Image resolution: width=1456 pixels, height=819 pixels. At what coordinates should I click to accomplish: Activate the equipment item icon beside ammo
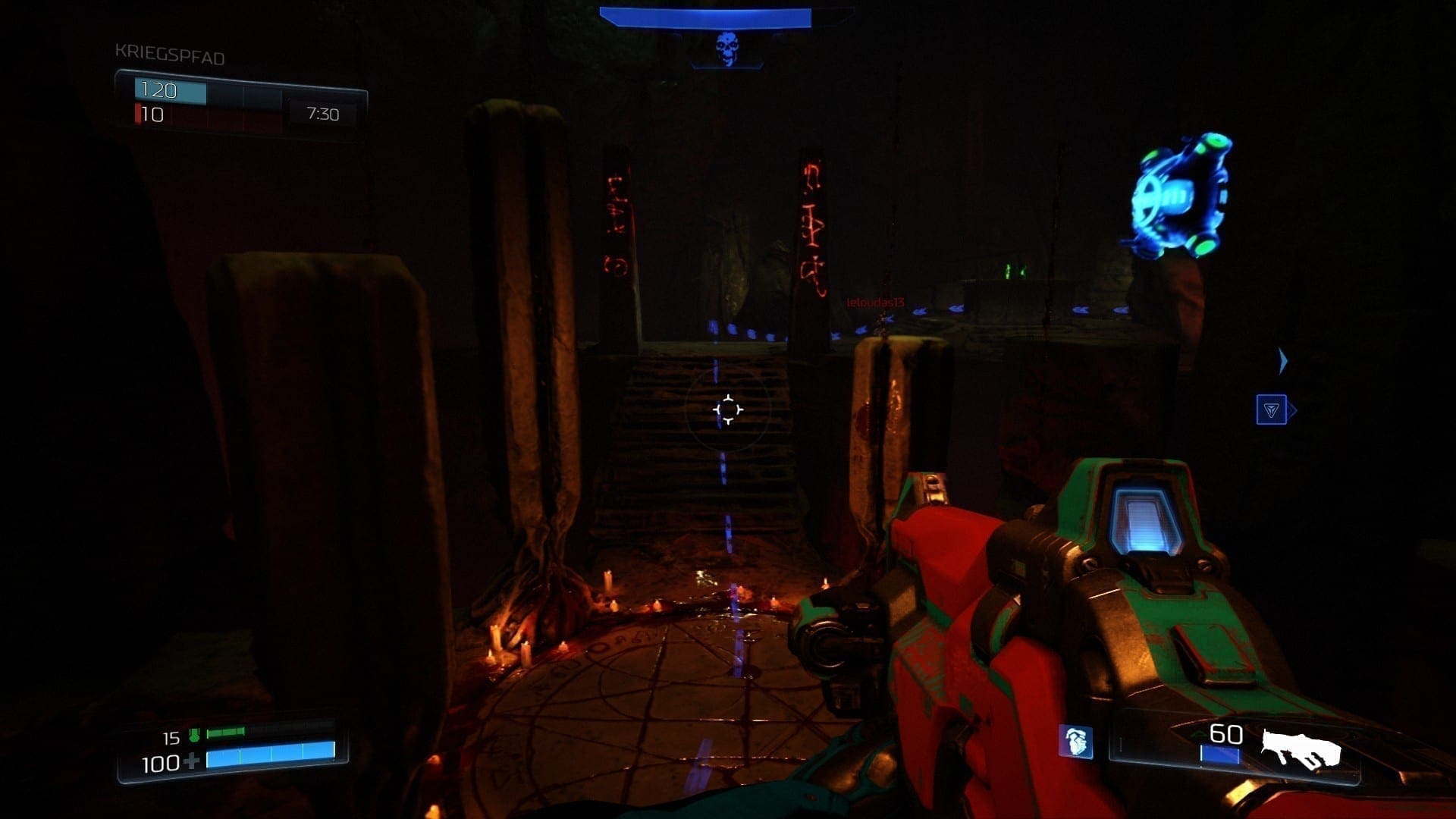pos(1075,741)
